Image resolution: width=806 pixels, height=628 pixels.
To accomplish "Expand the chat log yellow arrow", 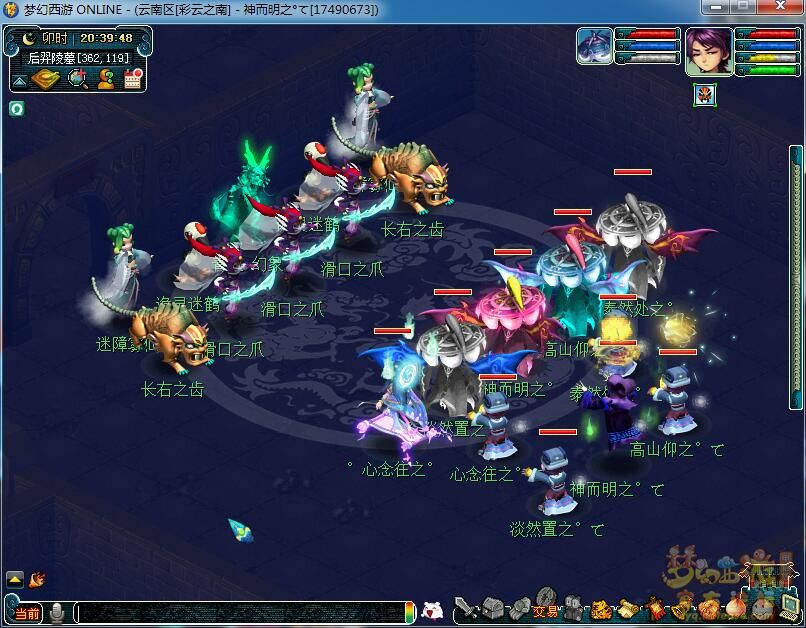I will [x=15, y=578].
